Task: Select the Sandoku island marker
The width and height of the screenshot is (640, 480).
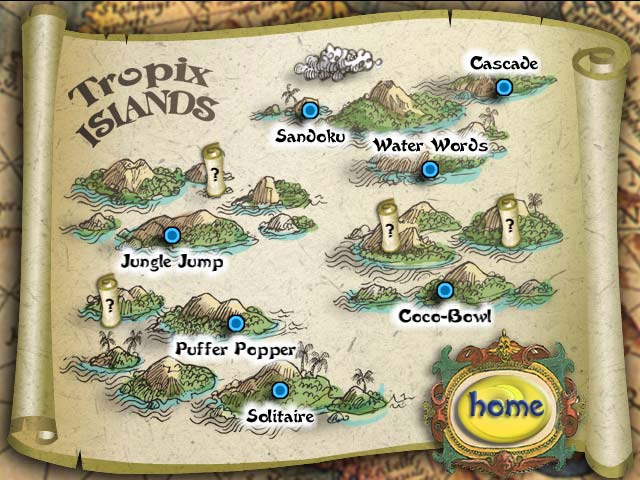Action: click(x=310, y=110)
